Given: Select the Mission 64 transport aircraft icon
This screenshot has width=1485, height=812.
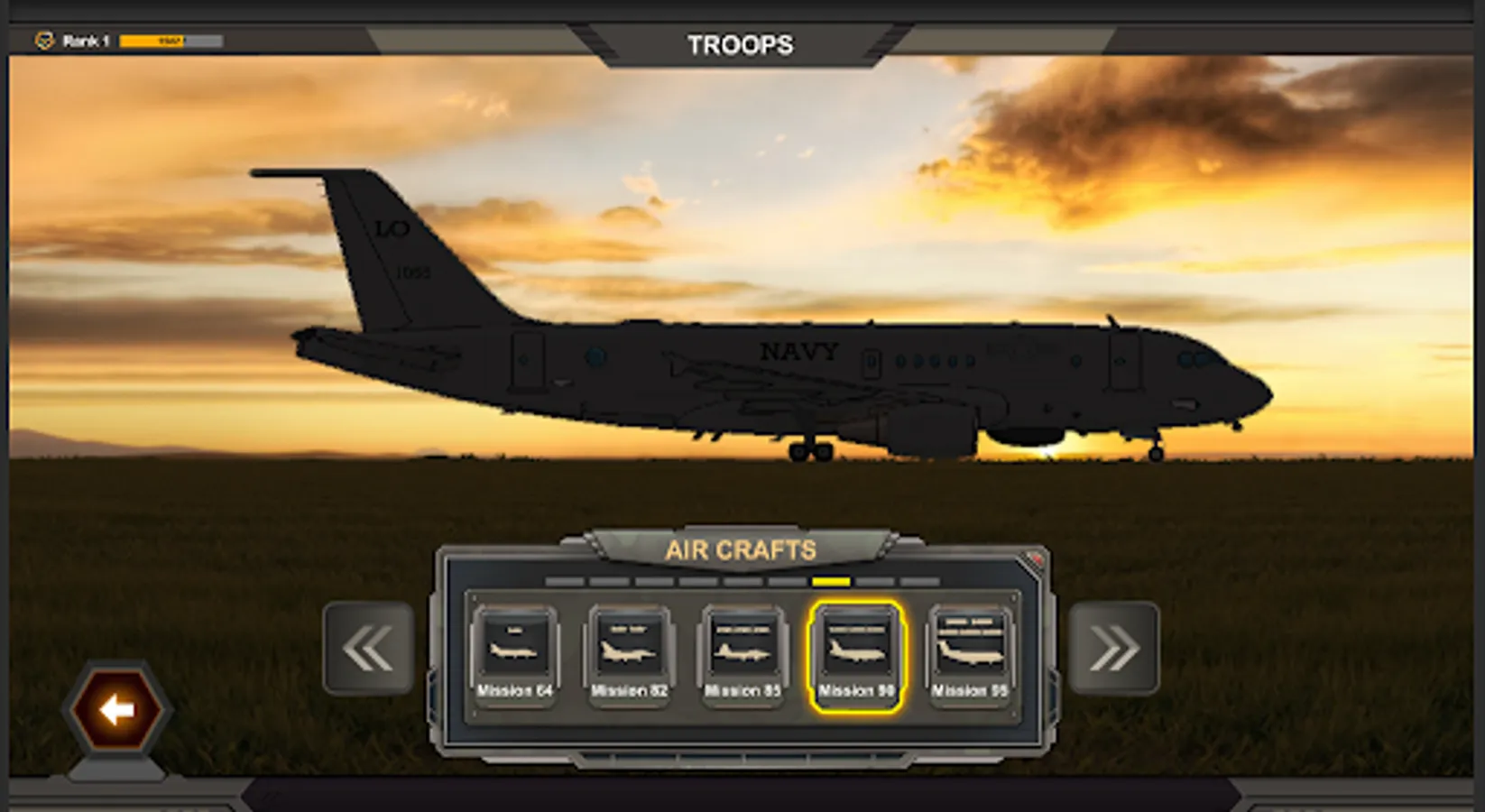Looking at the screenshot, I should [x=515, y=645].
